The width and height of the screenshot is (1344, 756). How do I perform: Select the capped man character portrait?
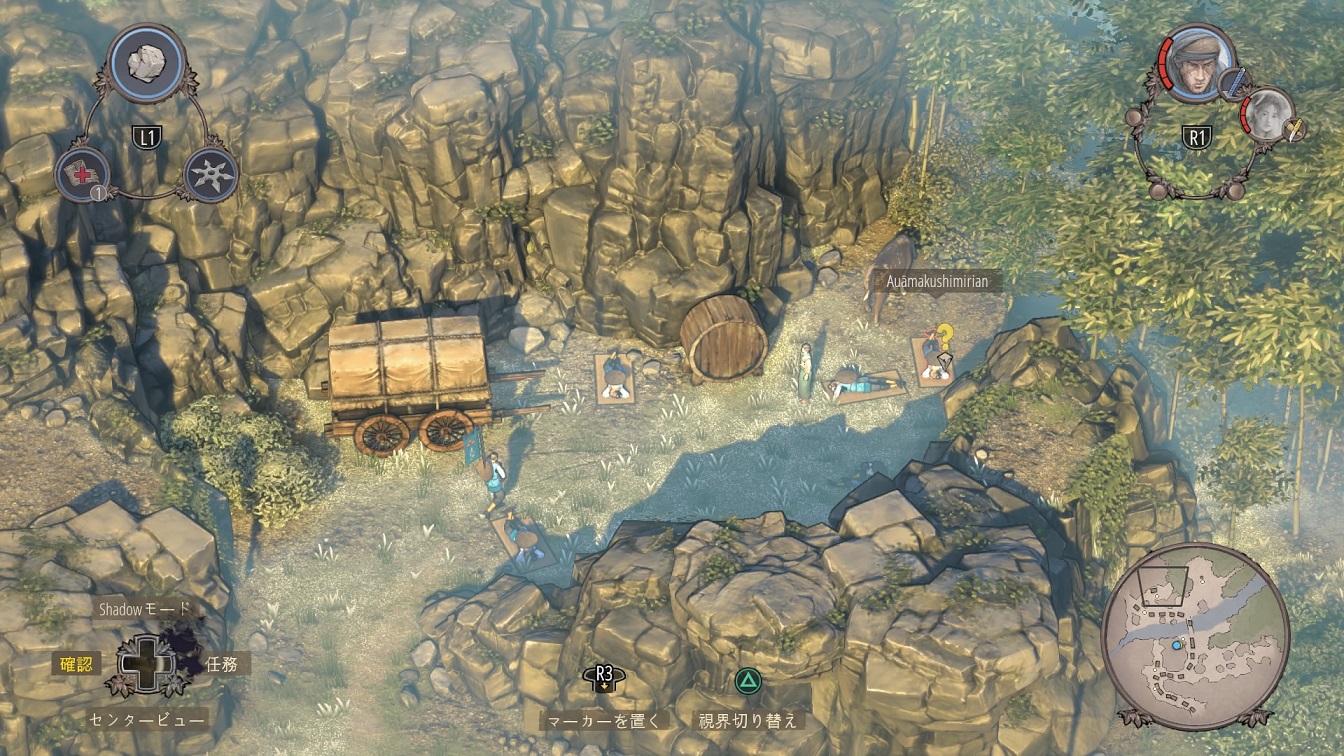[x=1196, y=64]
